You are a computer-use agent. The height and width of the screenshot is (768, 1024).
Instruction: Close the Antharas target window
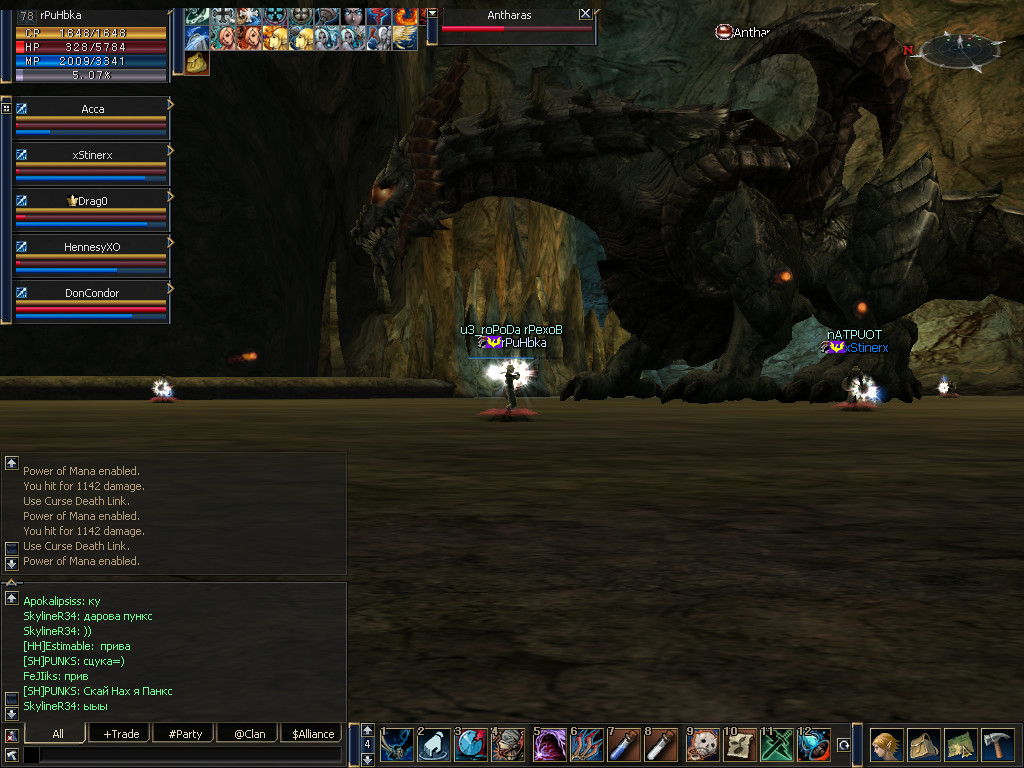[x=585, y=14]
